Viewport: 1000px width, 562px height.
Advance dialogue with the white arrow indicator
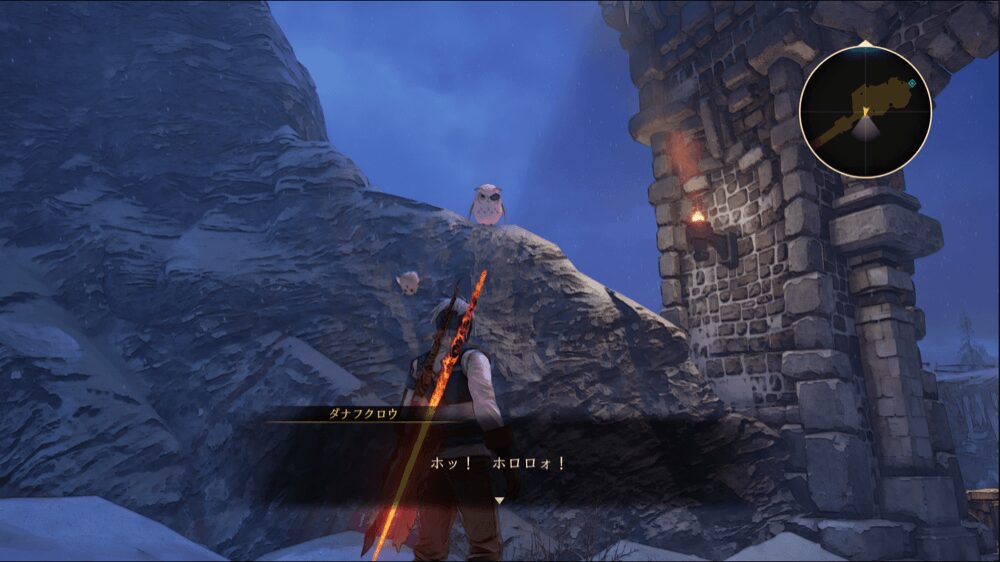(x=499, y=499)
